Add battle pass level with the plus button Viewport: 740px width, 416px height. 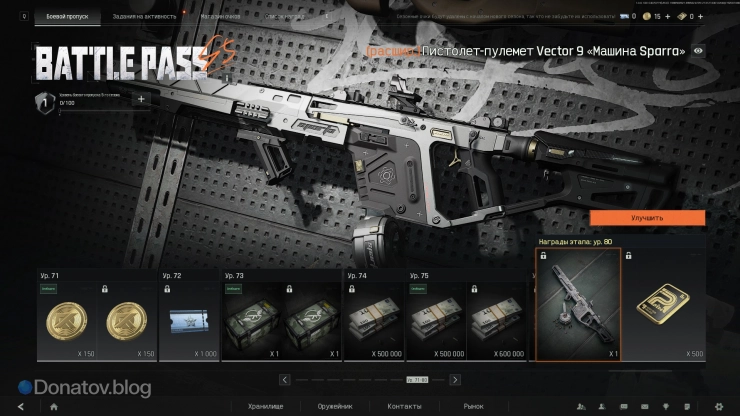click(140, 99)
